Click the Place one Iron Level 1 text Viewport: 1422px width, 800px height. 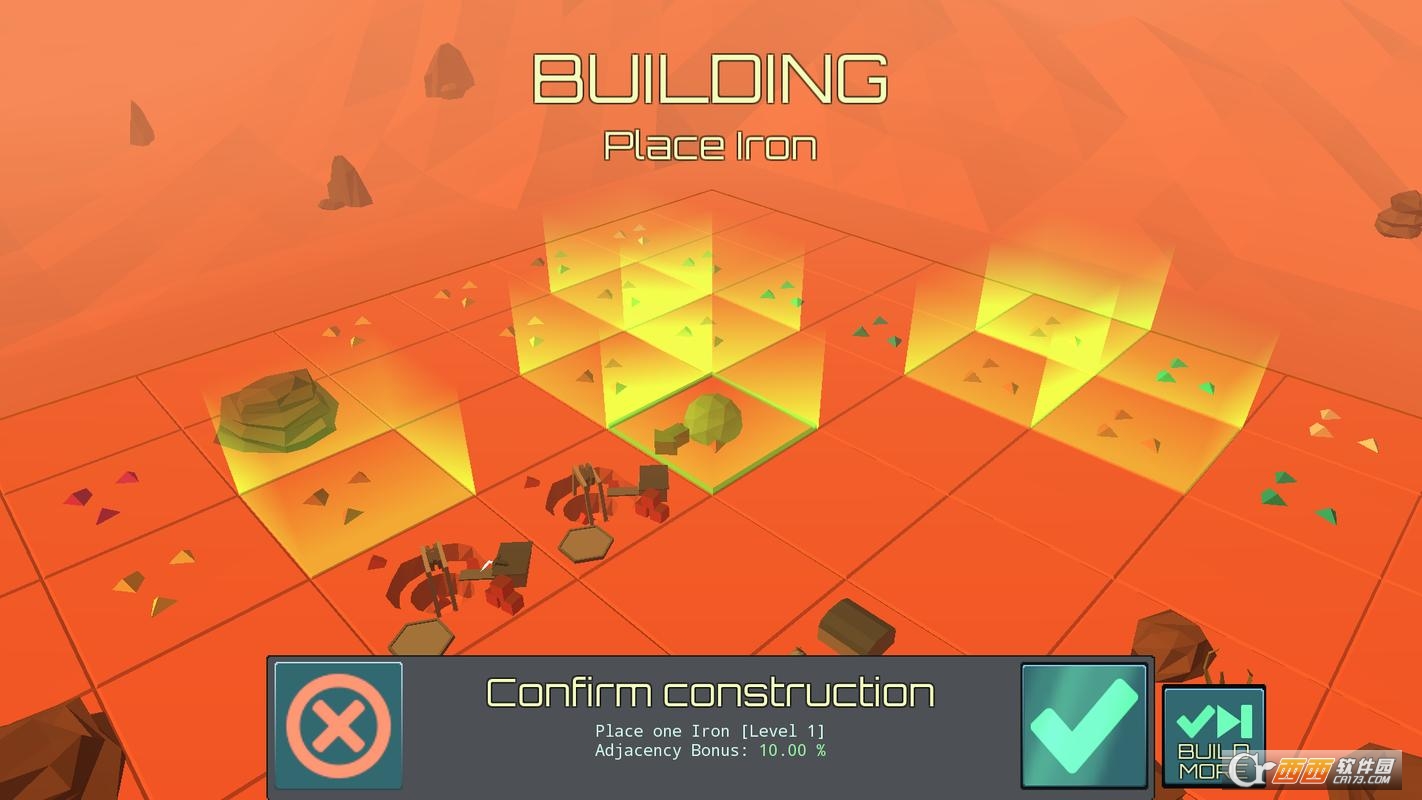point(710,731)
